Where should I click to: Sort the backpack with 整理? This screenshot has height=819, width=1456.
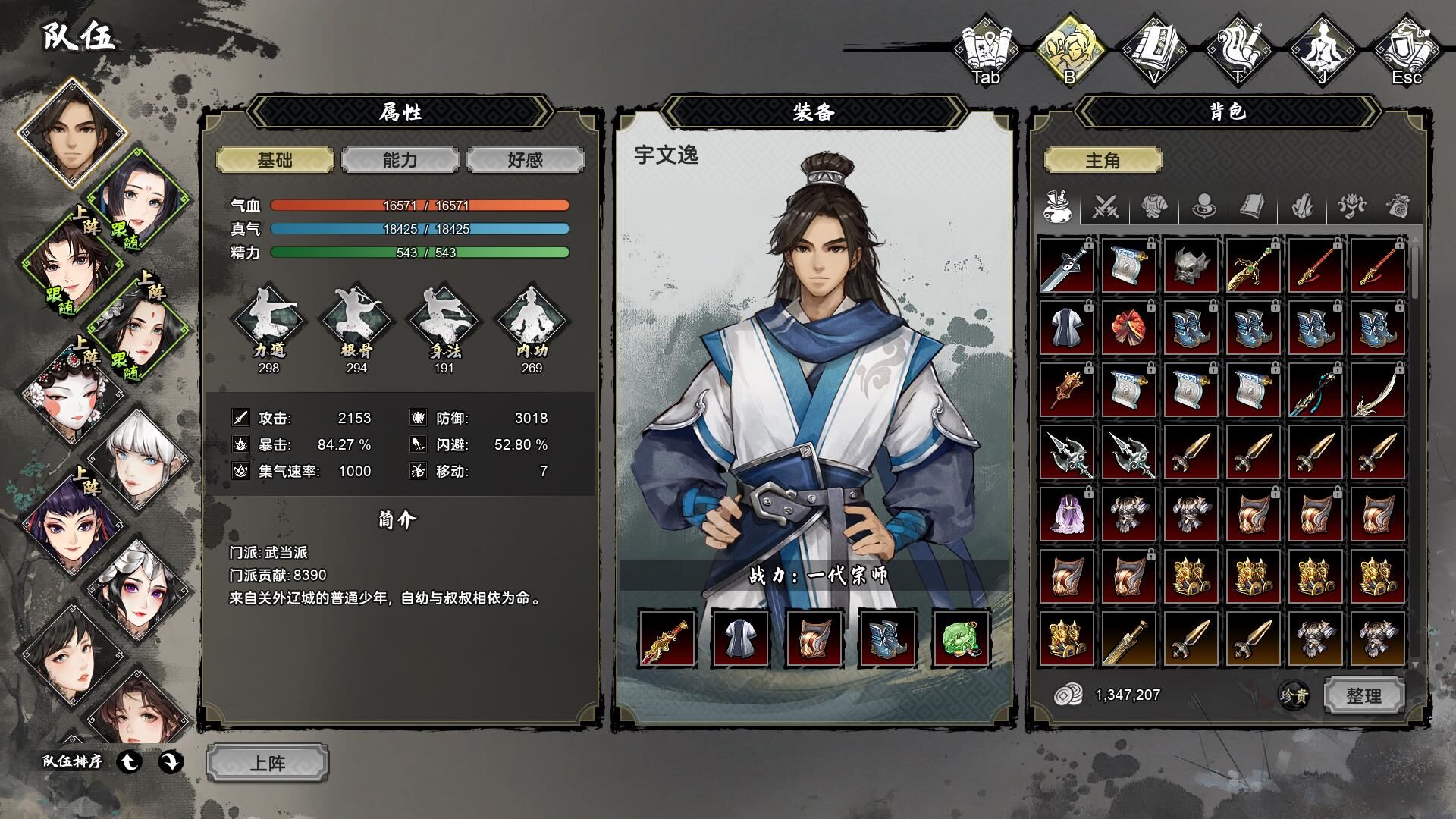click(x=1363, y=695)
